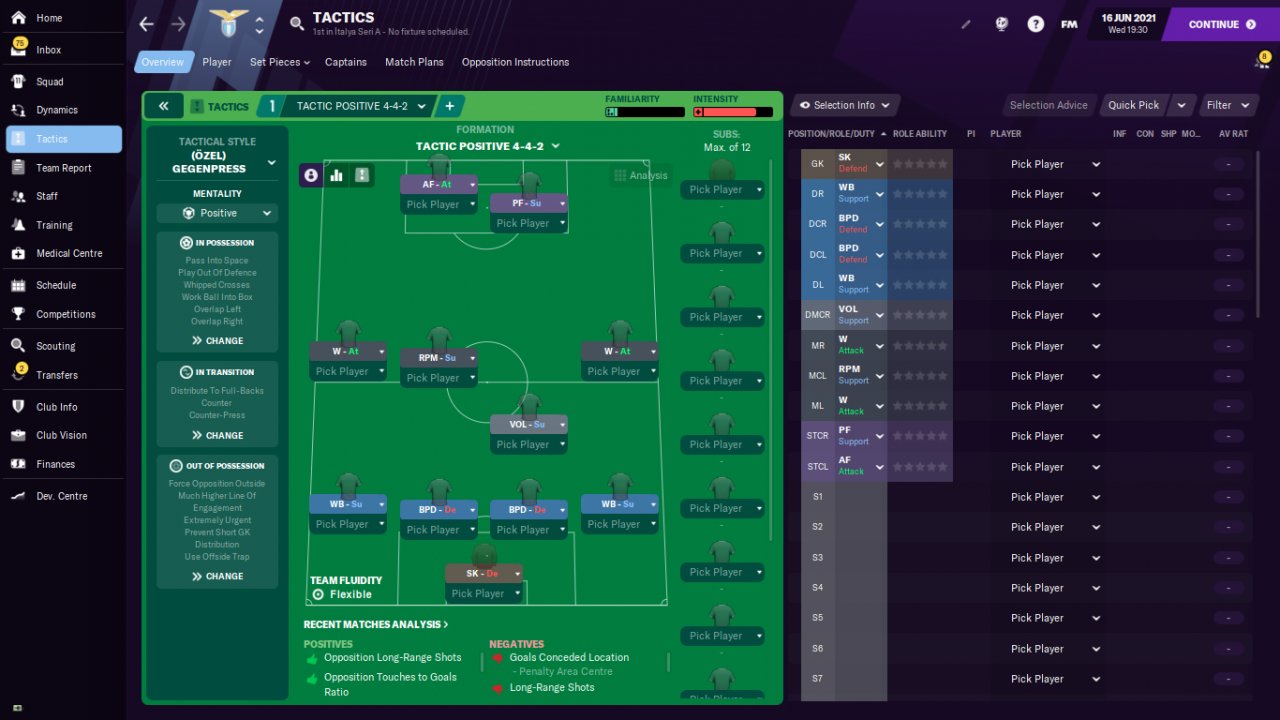Open the Finances page
Viewport: 1280px width, 720px height.
[x=55, y=464]
